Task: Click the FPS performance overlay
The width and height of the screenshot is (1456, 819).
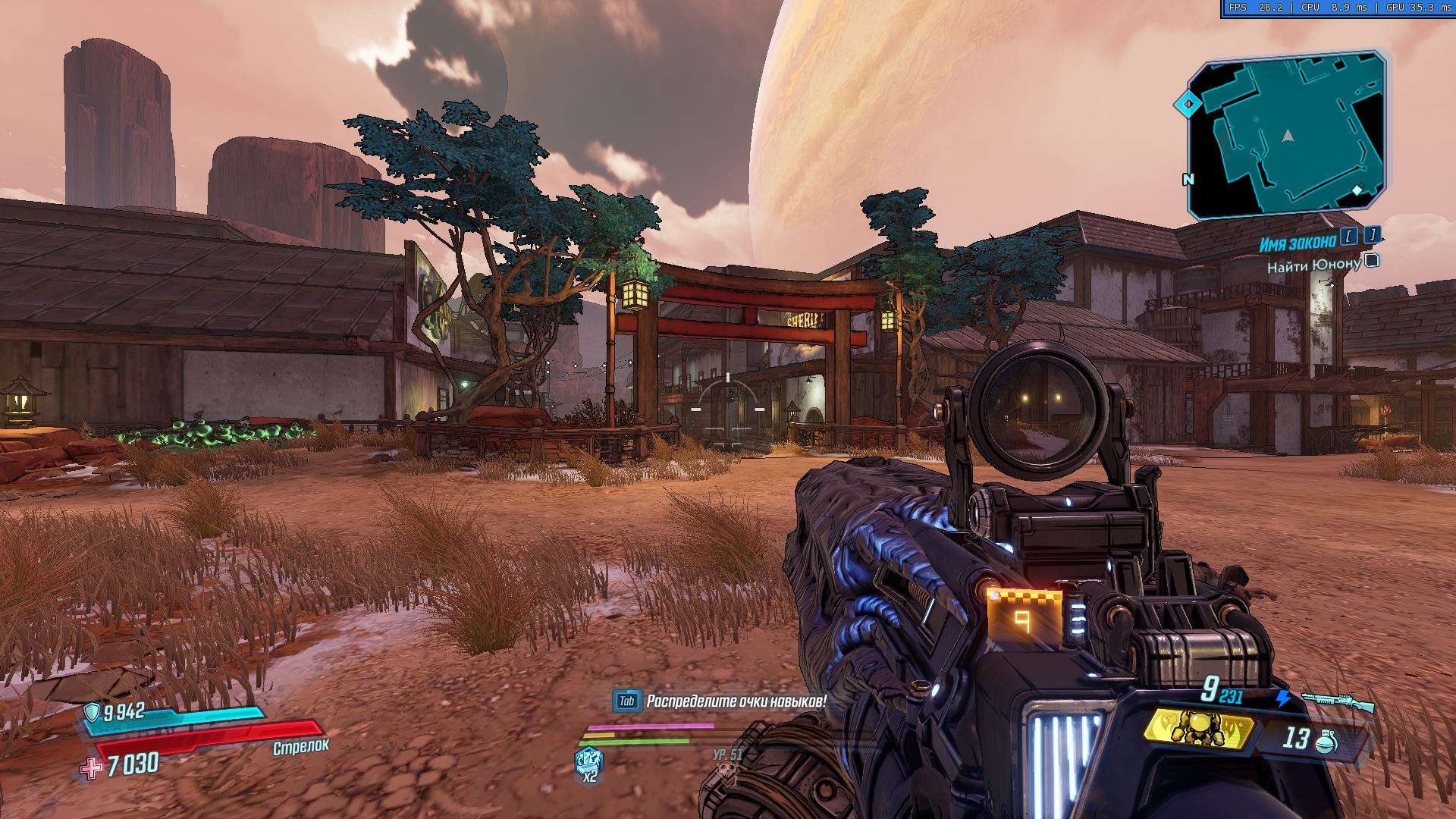Action: click(1338, 8)
